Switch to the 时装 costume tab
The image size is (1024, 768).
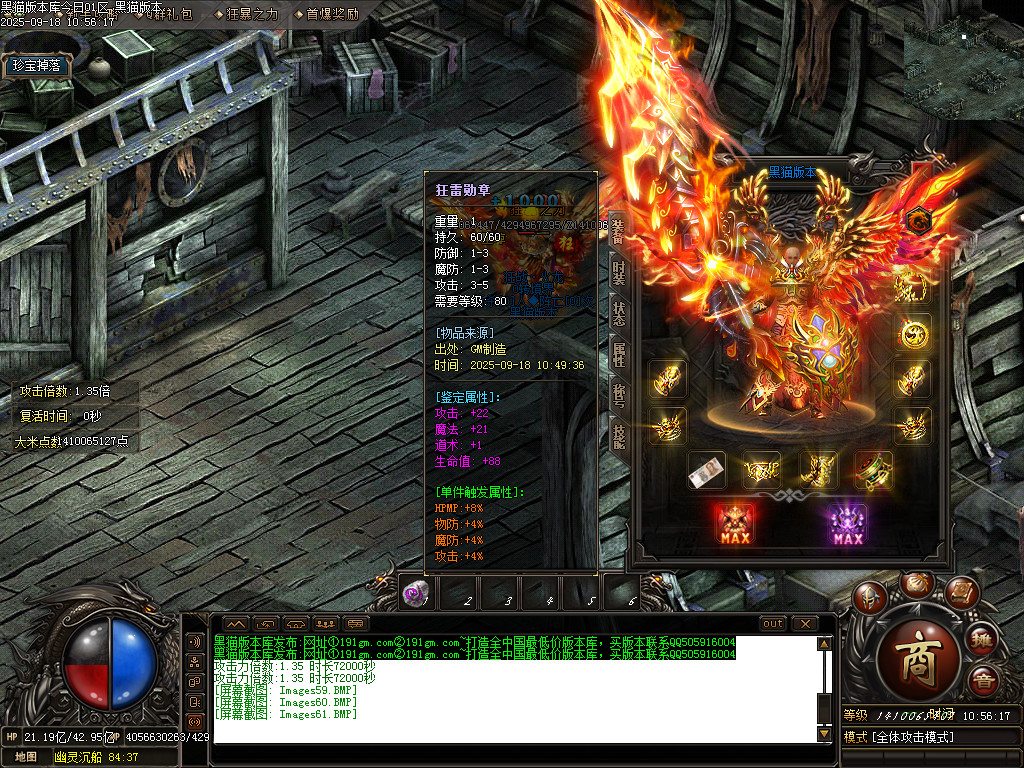[619, 271]
